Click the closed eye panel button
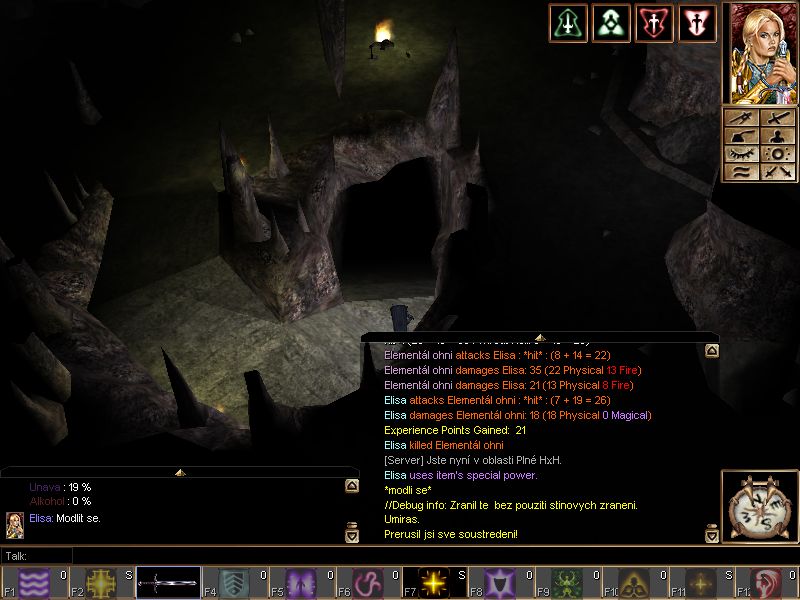Viewport: 800px width, 600px height. [x=742, y=154]
